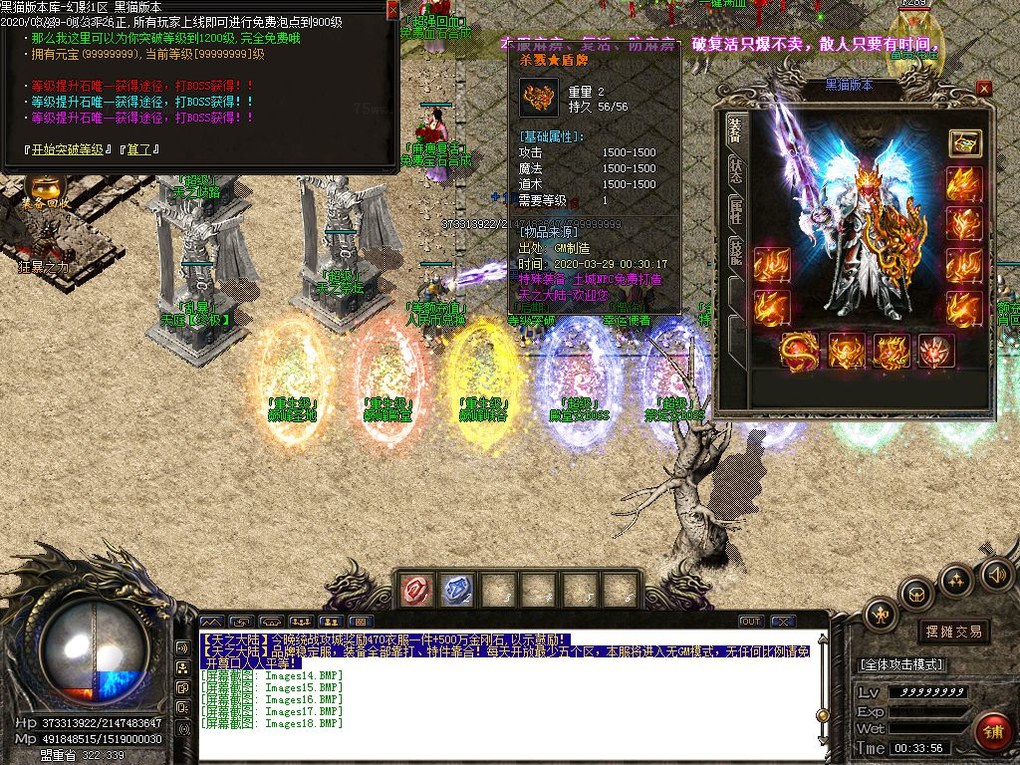
Task: Close the NPC dialogue window
Action: (392, 9)
